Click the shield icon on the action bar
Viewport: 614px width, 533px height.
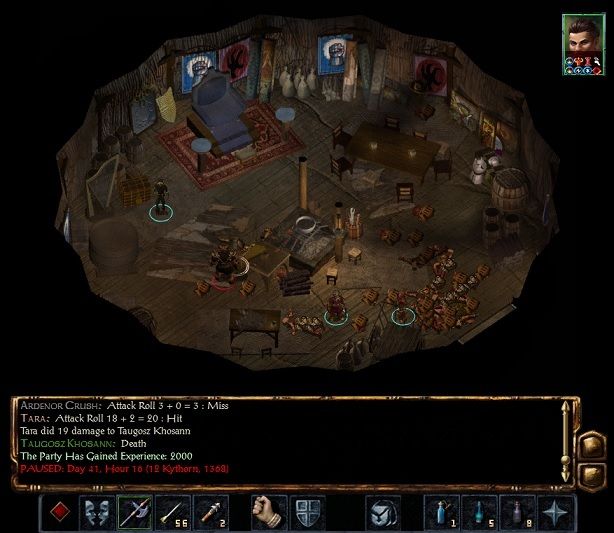[305, 512]
